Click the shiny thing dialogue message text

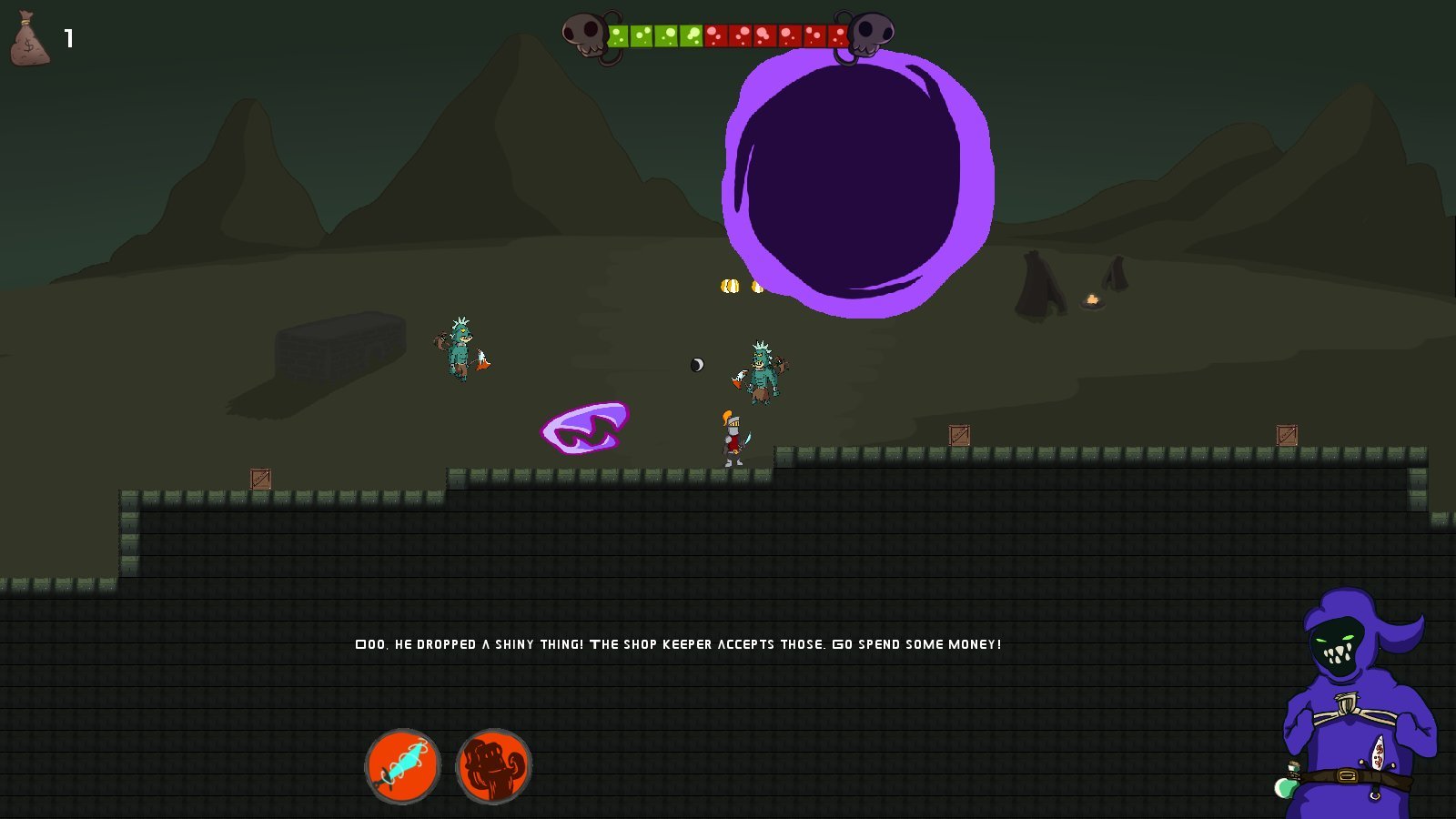click(678, 643)
